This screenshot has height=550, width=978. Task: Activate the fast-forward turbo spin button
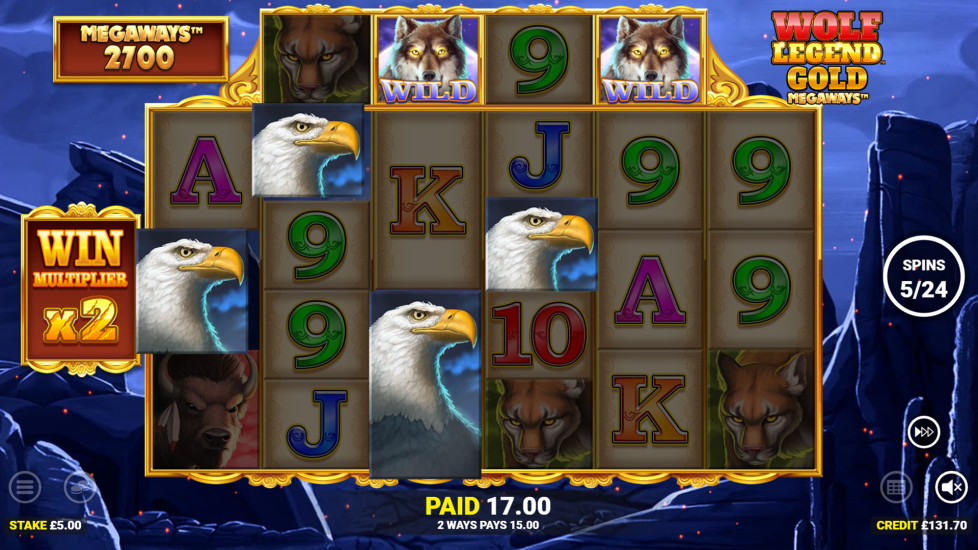coord(923,432)
